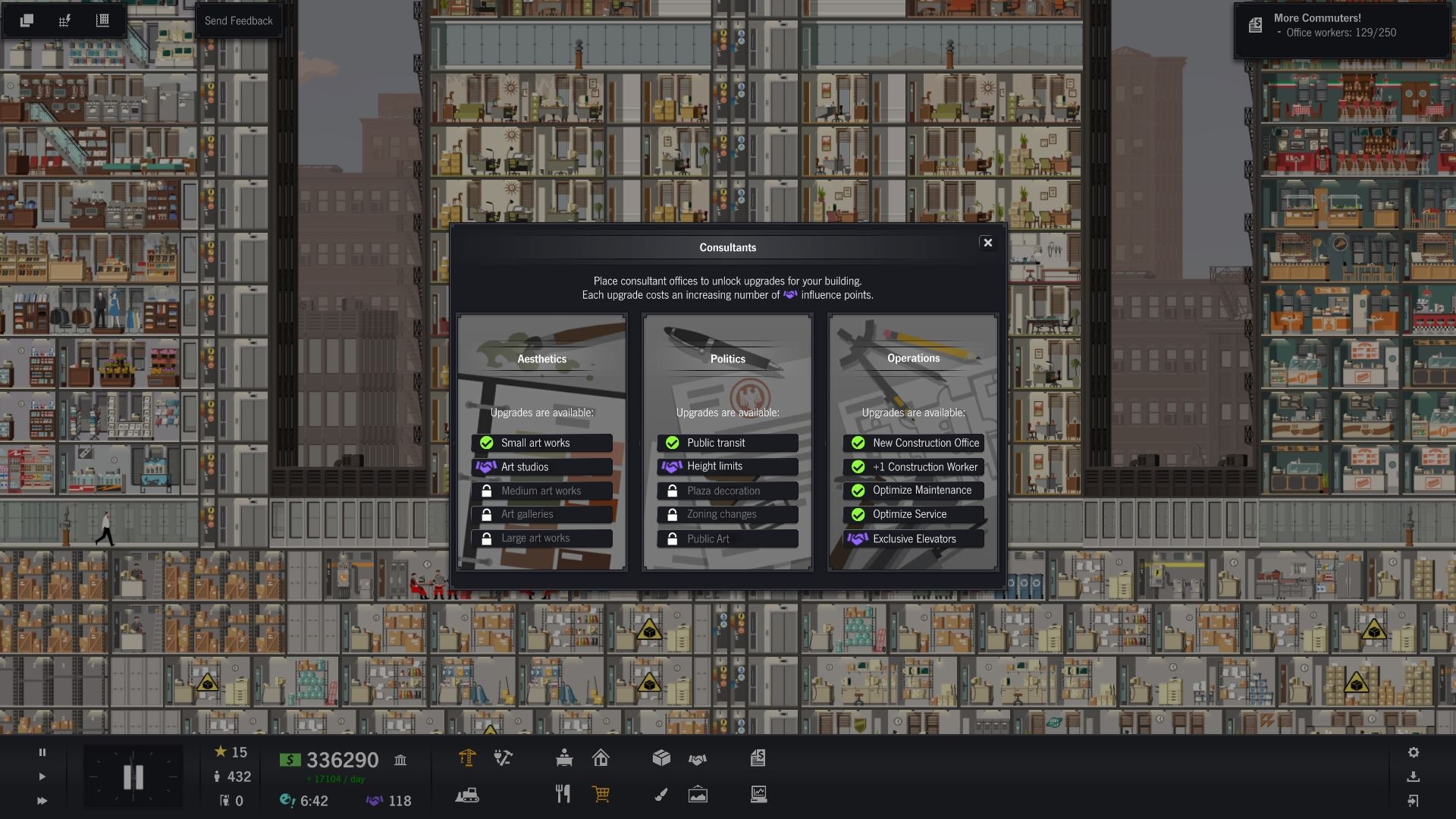
Task: Pause the game simulation
Action: (42, 753)
